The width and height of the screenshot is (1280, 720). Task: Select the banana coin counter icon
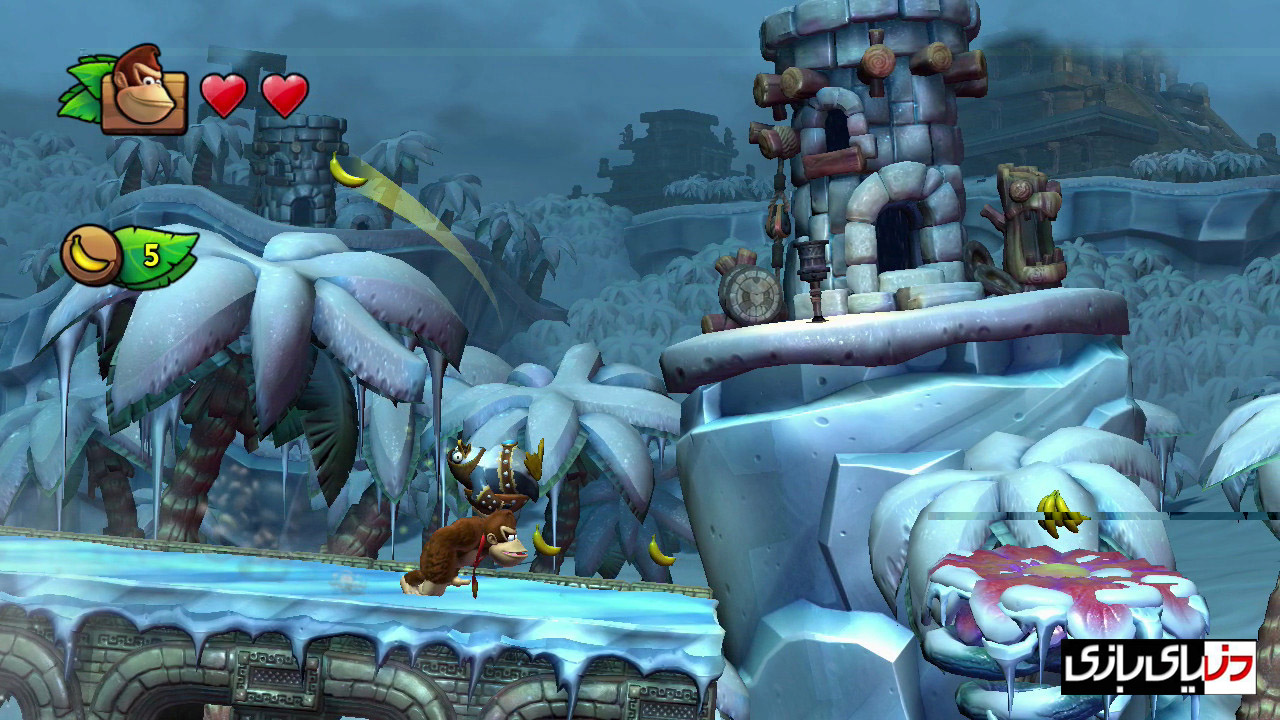(92, 255)
